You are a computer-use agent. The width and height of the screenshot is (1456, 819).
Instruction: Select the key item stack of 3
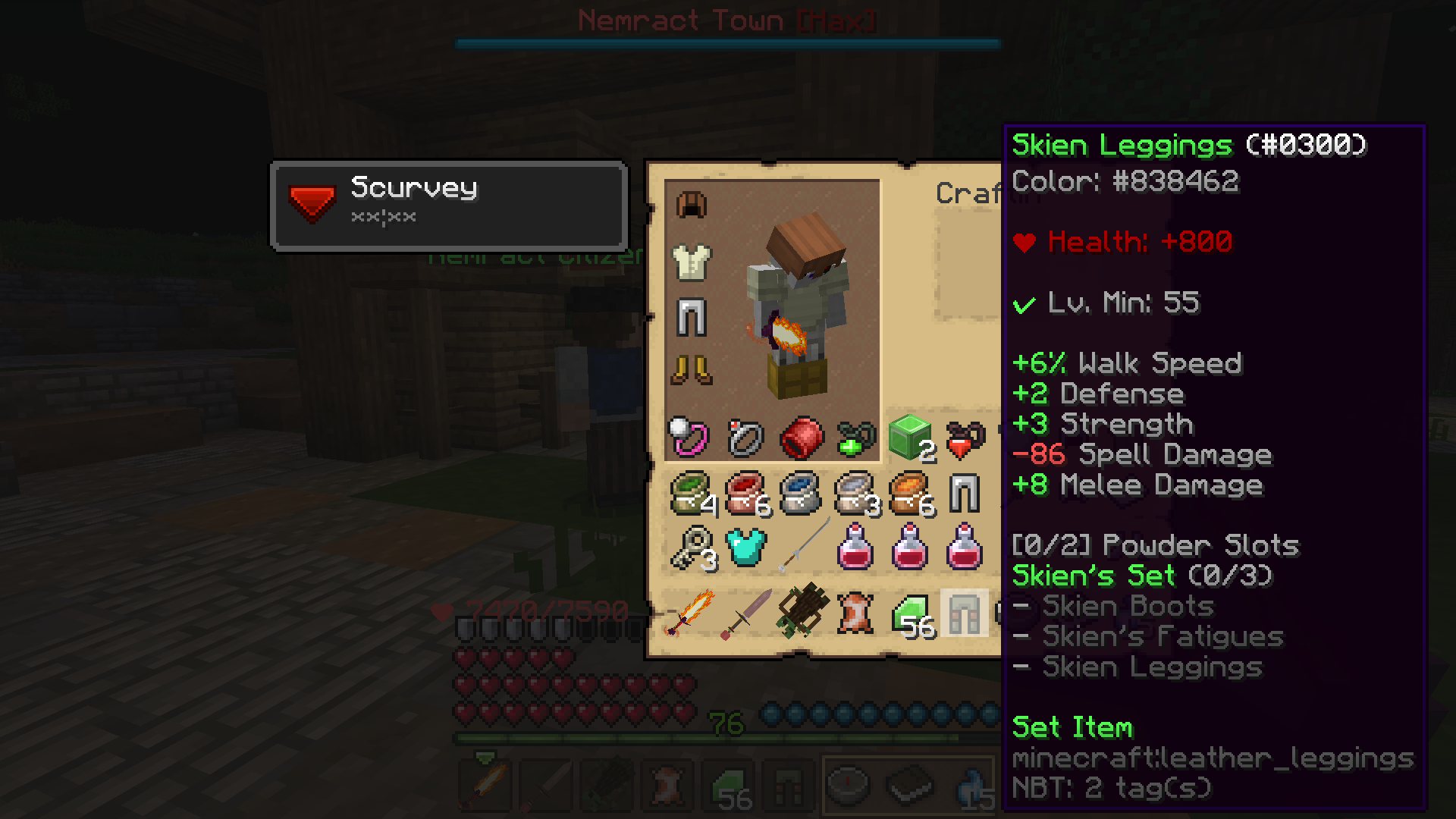click(x=692, y=548)
